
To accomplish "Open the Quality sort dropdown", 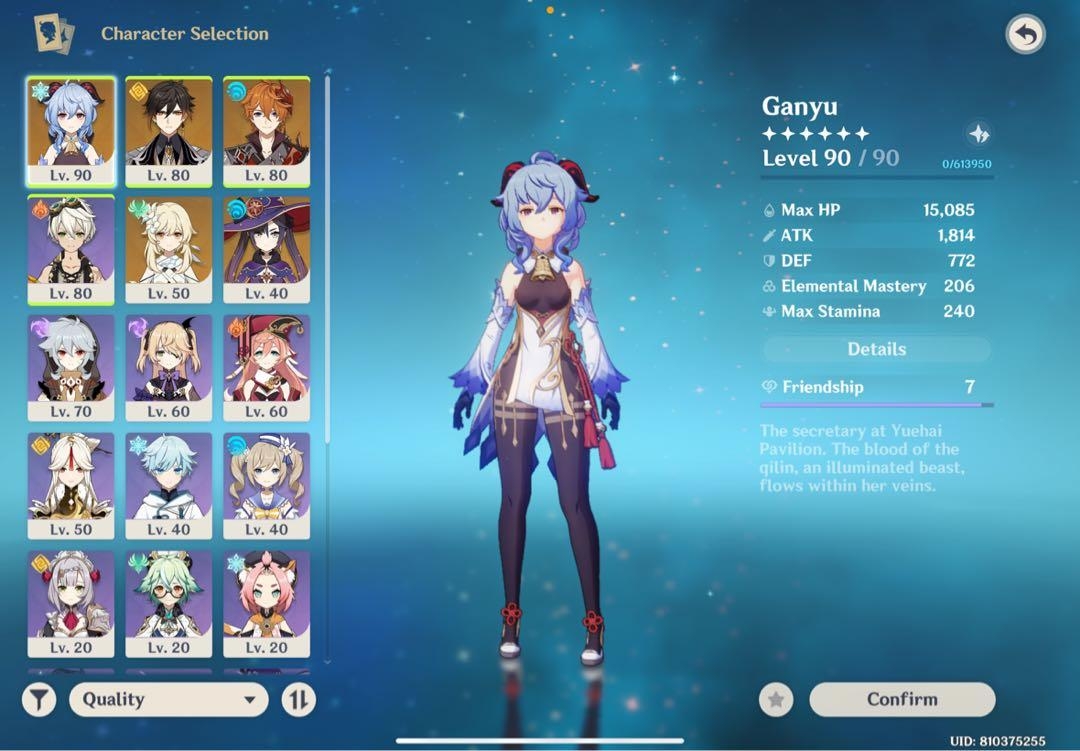I will point(169,699).
